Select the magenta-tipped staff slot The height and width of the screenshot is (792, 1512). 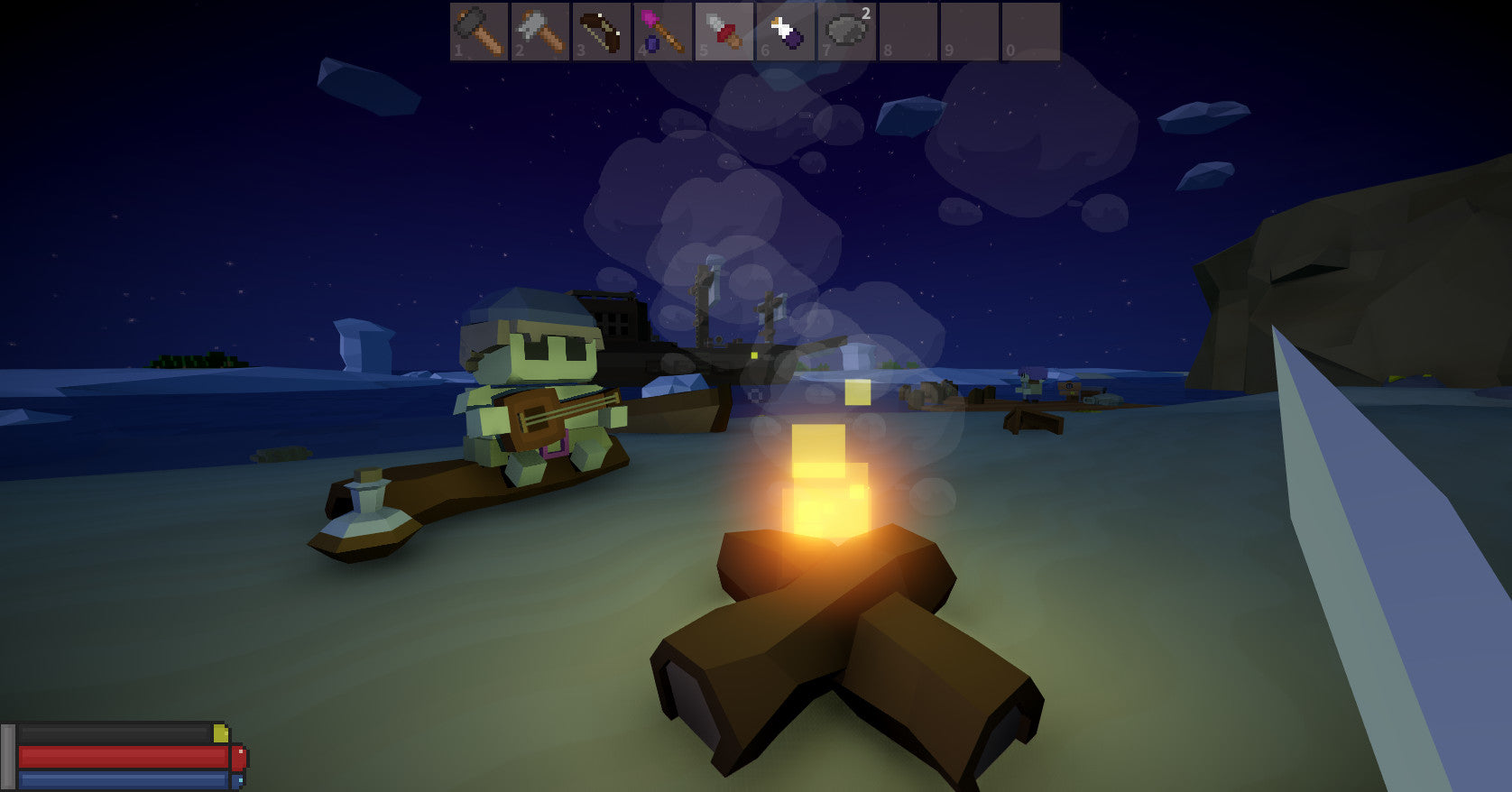(x=663, y=32)
